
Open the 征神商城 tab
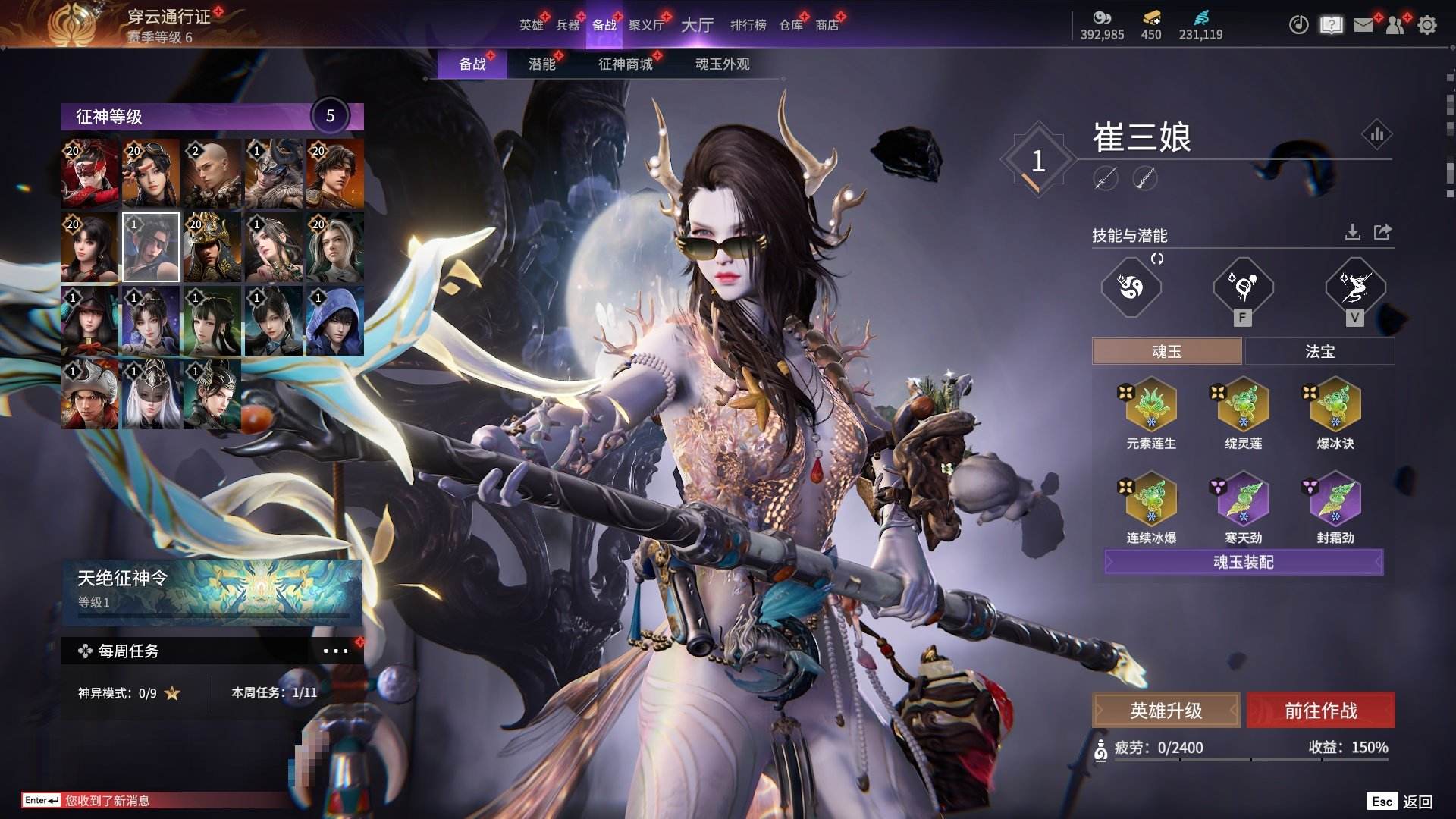[x=625, y=64]
